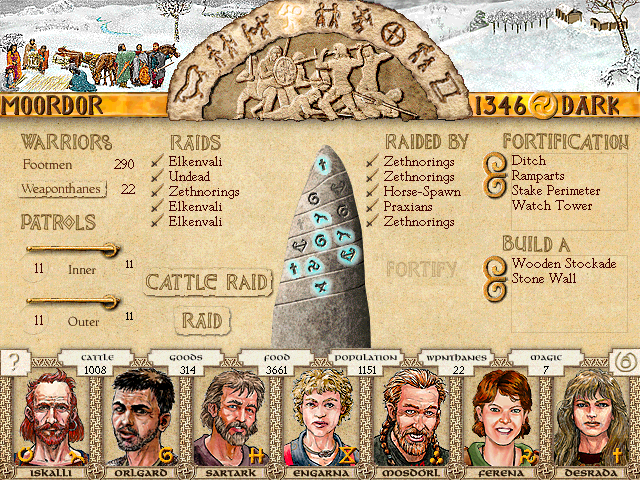
Task: Select the Weaponthanes warriors button
Action: tap(64, 188)
